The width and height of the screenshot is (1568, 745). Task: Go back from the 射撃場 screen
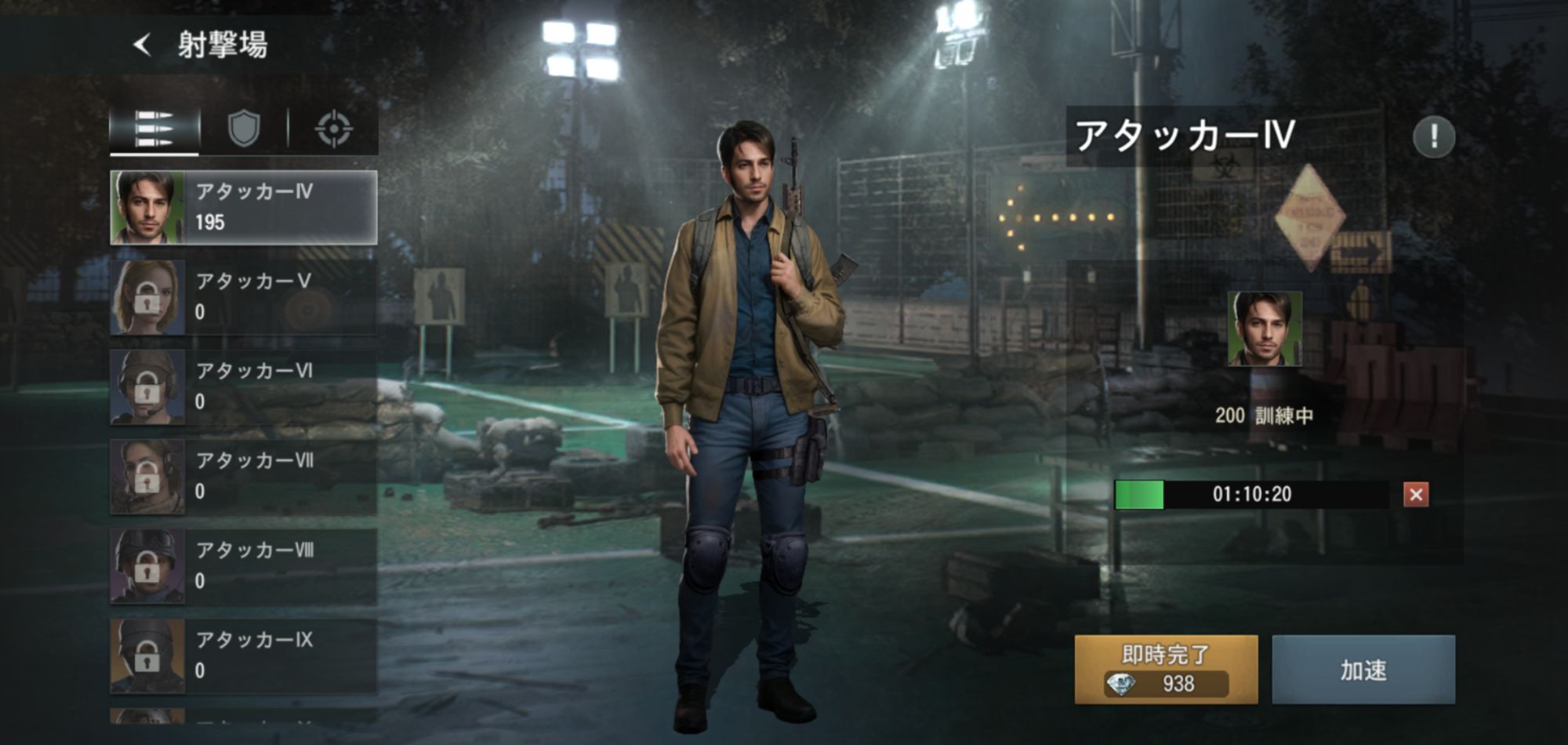pos(142,45)
